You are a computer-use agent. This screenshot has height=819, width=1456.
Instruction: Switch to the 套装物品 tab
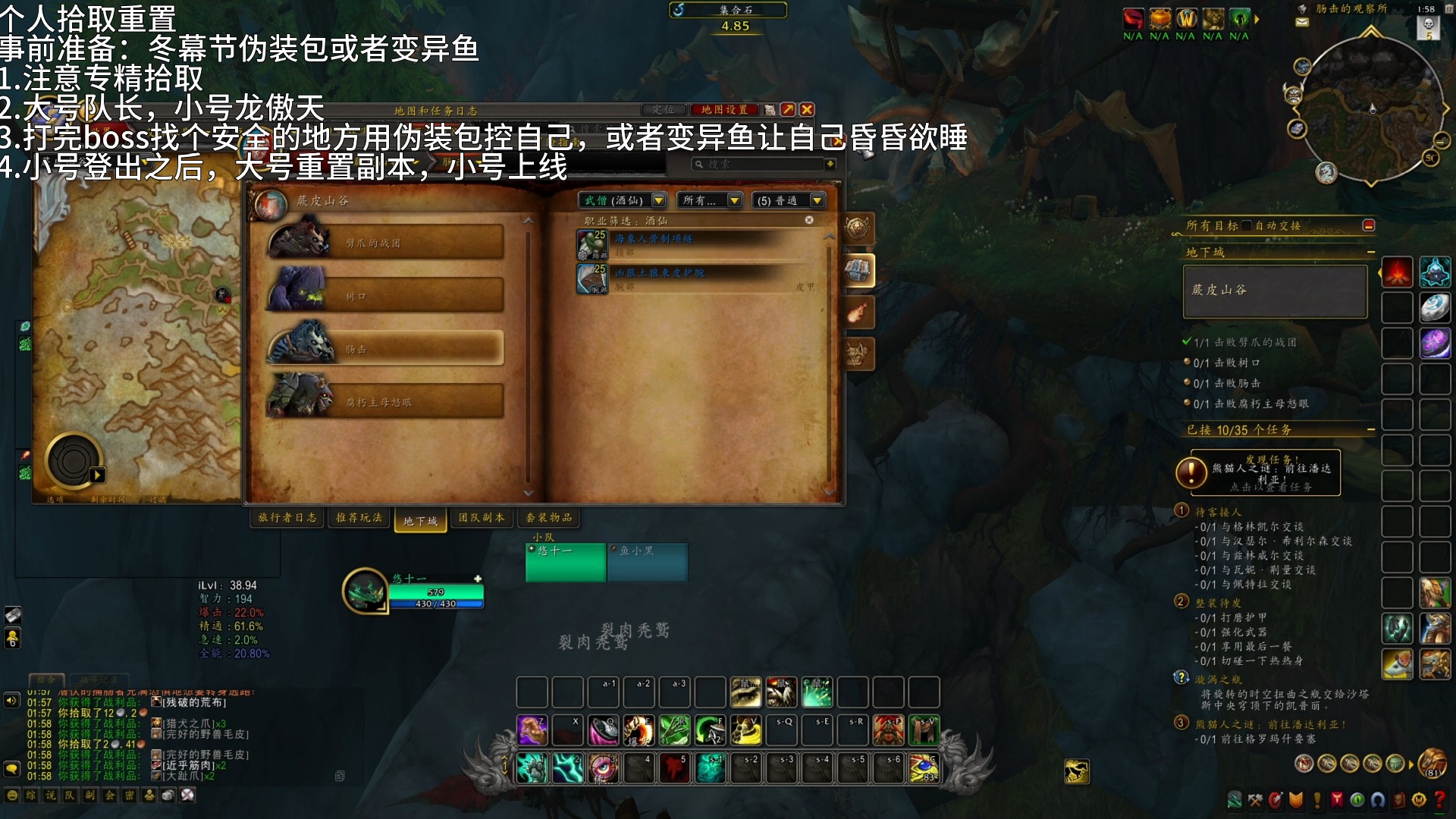(x=548, y=518)
